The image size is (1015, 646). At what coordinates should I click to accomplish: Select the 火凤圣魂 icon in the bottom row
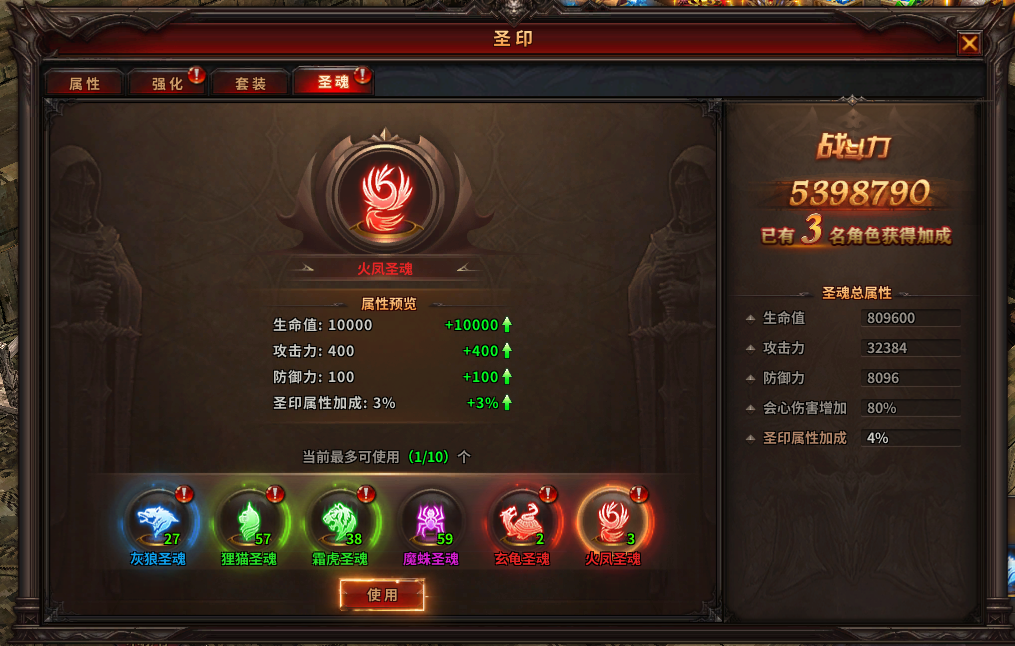pyautogui.click(x=614, y=520)
